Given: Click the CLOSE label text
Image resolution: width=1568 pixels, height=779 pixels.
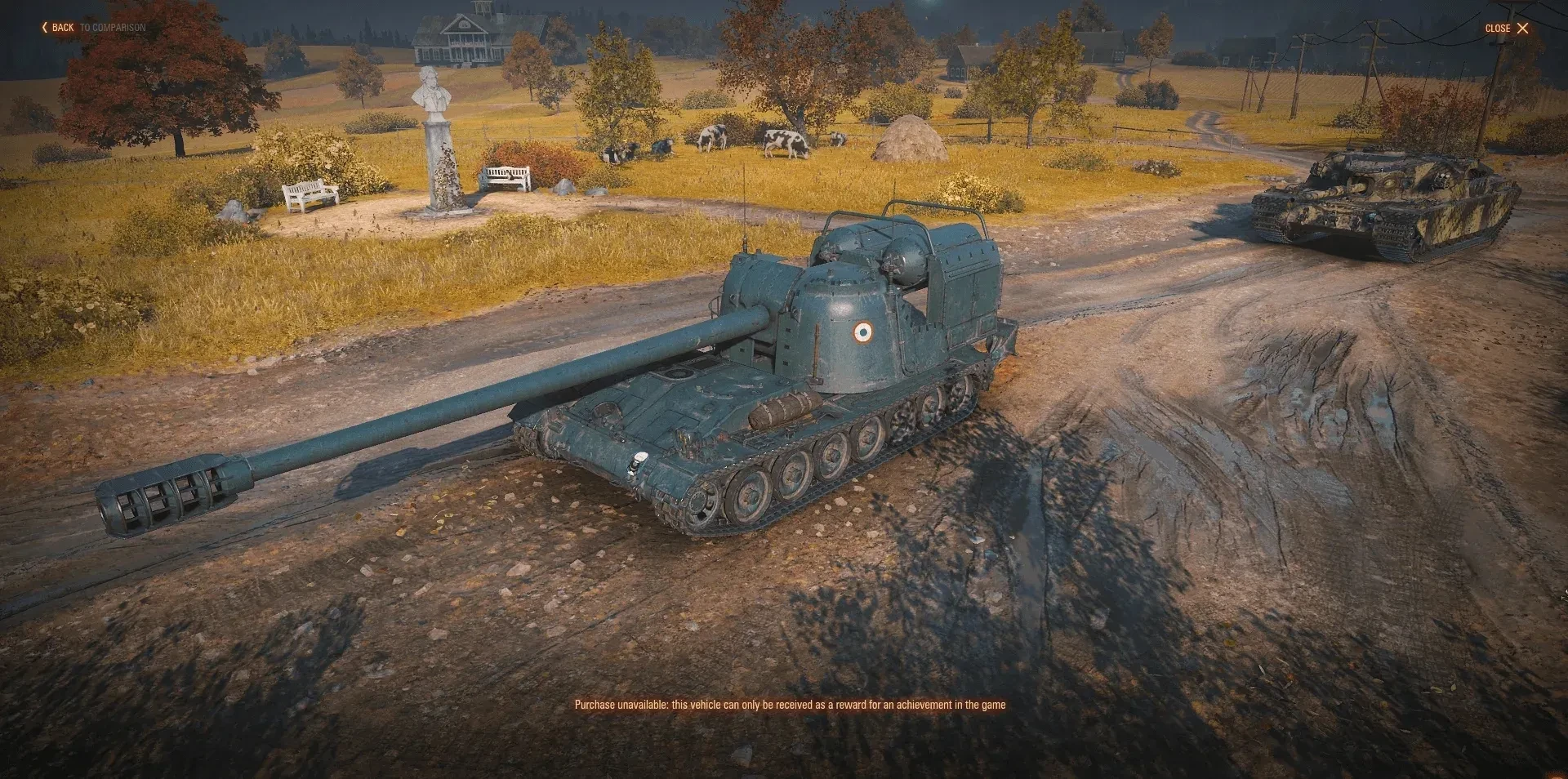Looking at the screenshot, I should [1497, 29].
